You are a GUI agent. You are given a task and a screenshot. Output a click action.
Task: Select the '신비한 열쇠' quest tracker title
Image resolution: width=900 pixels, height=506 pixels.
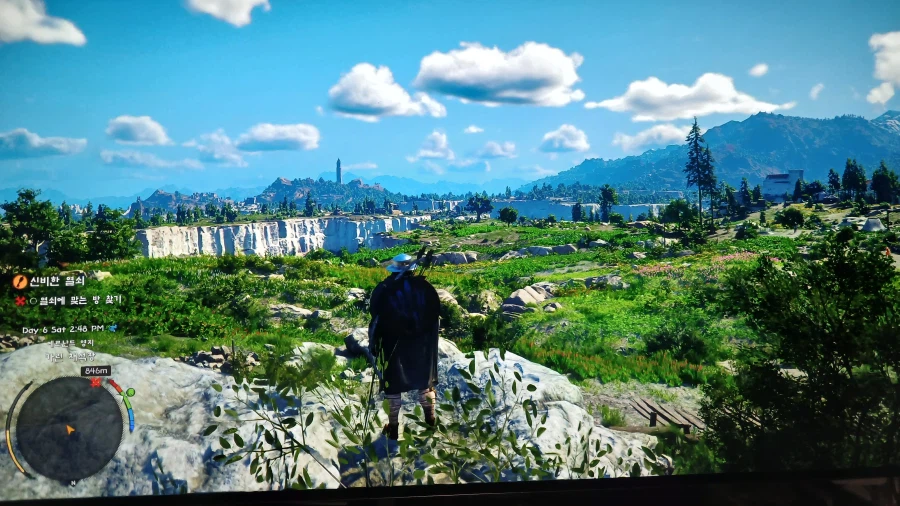click(x=59, y=281)
